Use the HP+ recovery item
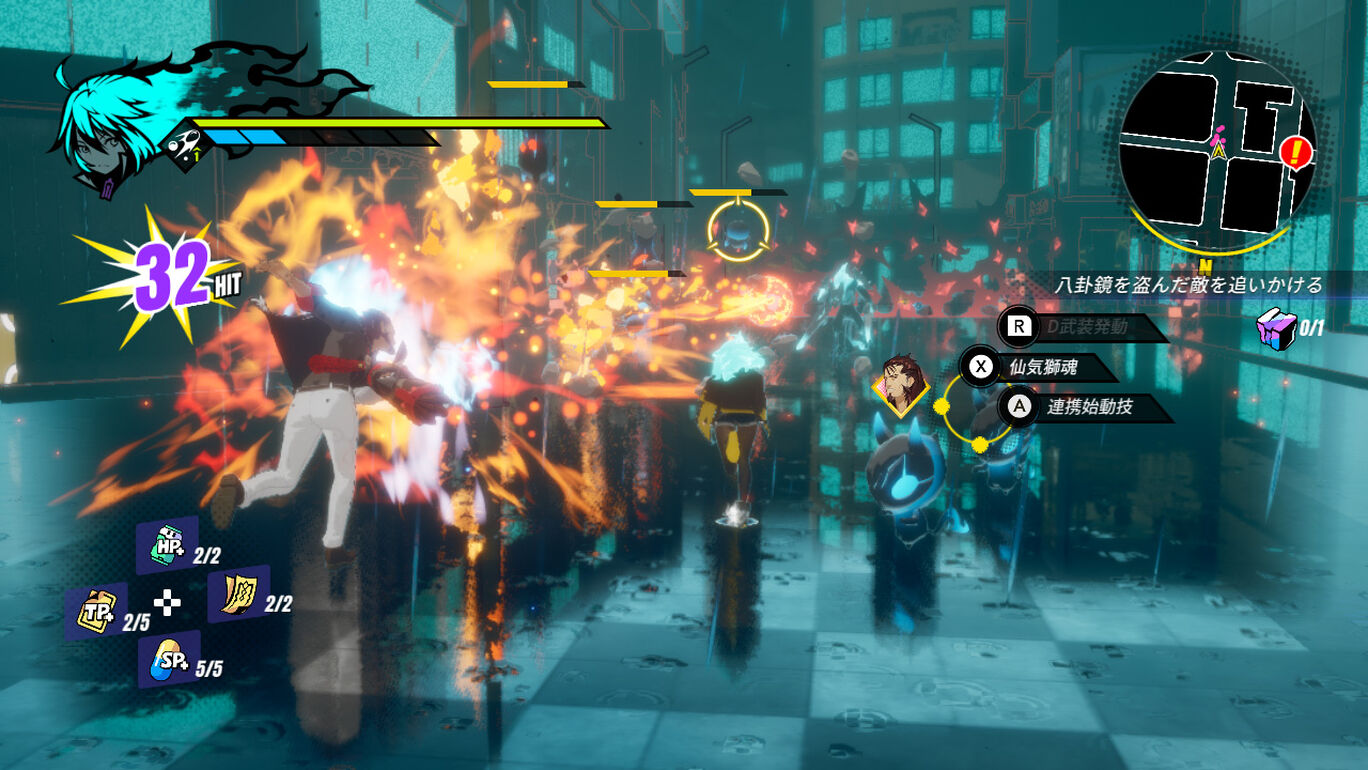 pos(166,545)
